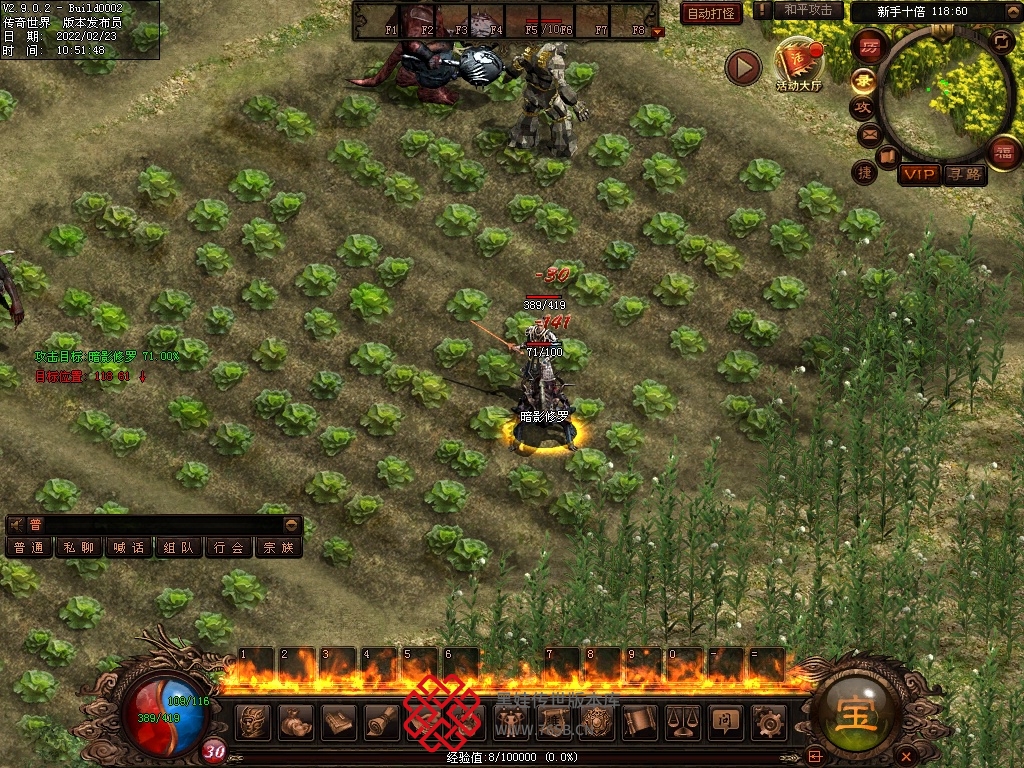Screen dimensions: 1024x768
Task: Choose the 喊话 shout chat tab
Action: pos(129,547)
